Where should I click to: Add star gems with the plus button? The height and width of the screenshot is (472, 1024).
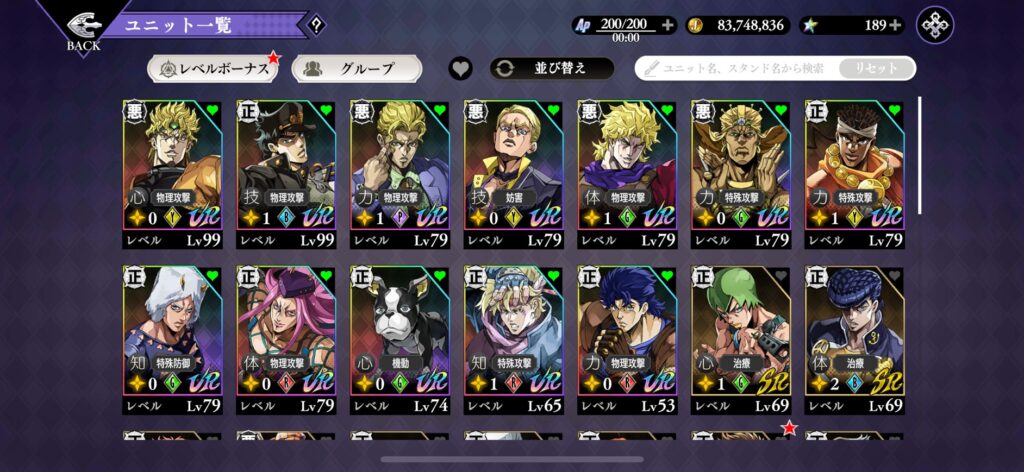pos(895,25)
